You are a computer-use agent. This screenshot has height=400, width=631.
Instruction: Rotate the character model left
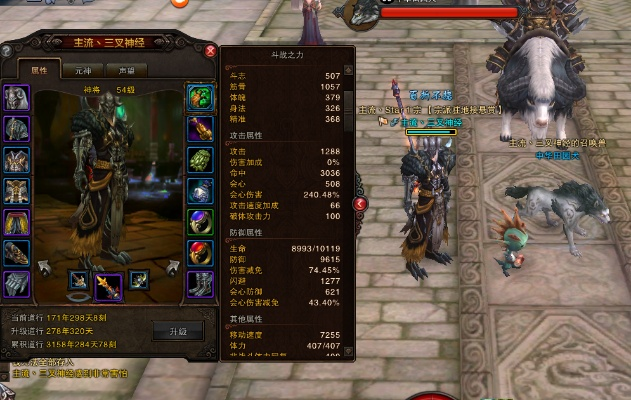(44, 267)
